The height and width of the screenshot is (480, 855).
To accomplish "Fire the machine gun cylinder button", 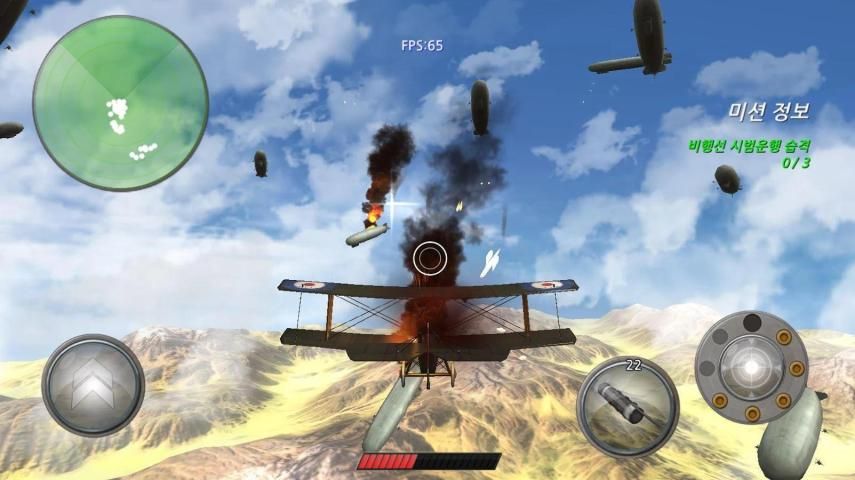I will click(x=751, y=366).
